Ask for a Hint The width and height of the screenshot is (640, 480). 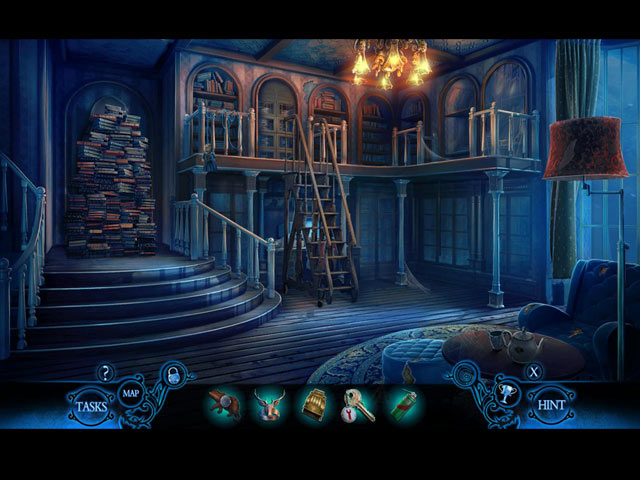552,407
